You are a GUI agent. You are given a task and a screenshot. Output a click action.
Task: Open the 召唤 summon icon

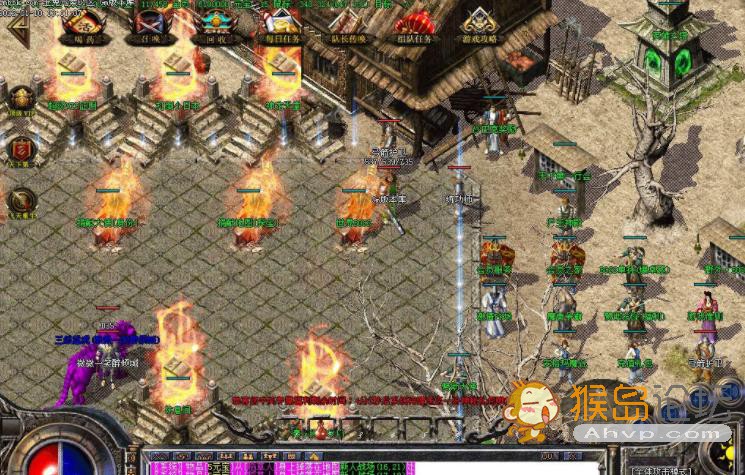(x=152, y=26)
